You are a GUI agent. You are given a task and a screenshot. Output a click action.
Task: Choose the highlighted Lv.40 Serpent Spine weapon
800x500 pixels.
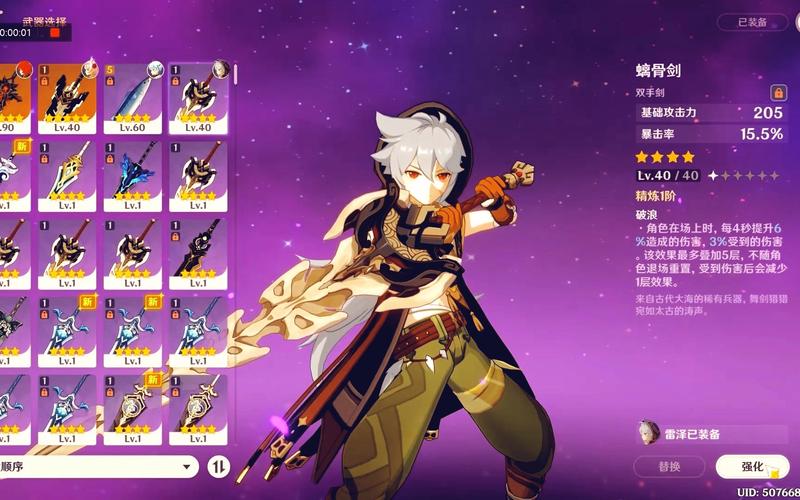click(x=197, y=98)
